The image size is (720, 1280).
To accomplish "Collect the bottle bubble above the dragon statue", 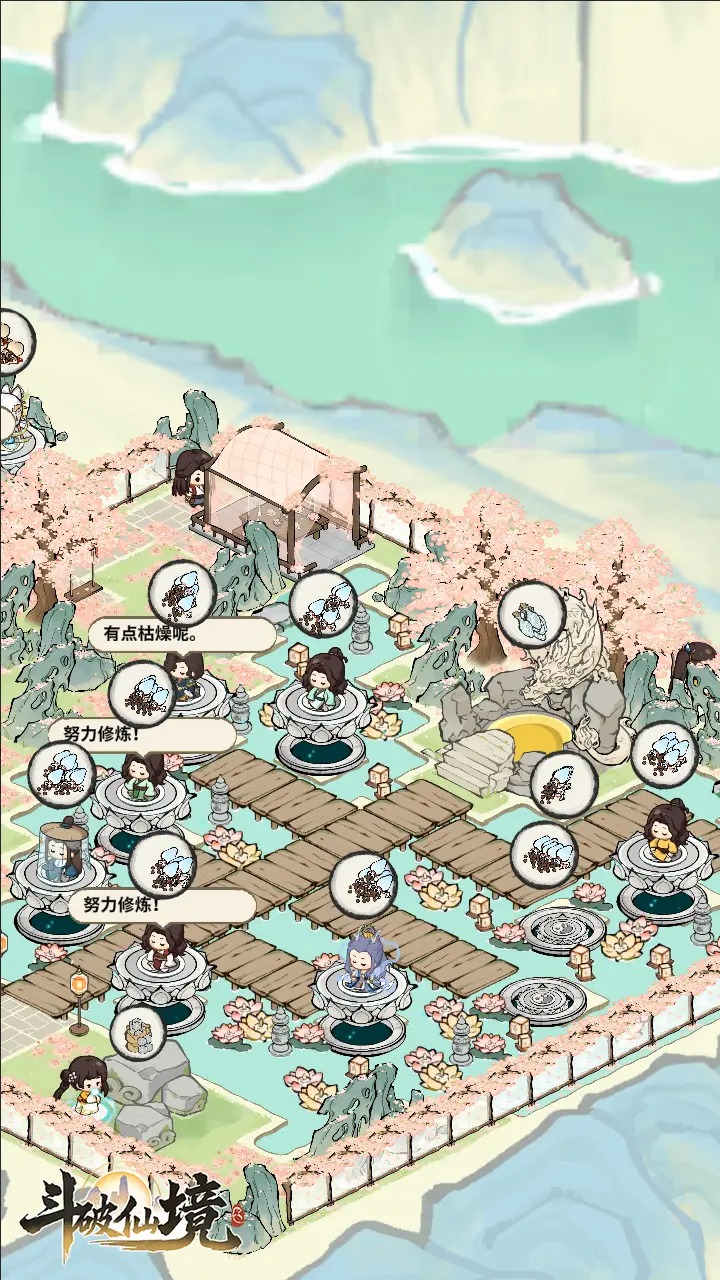I will 528,613.
